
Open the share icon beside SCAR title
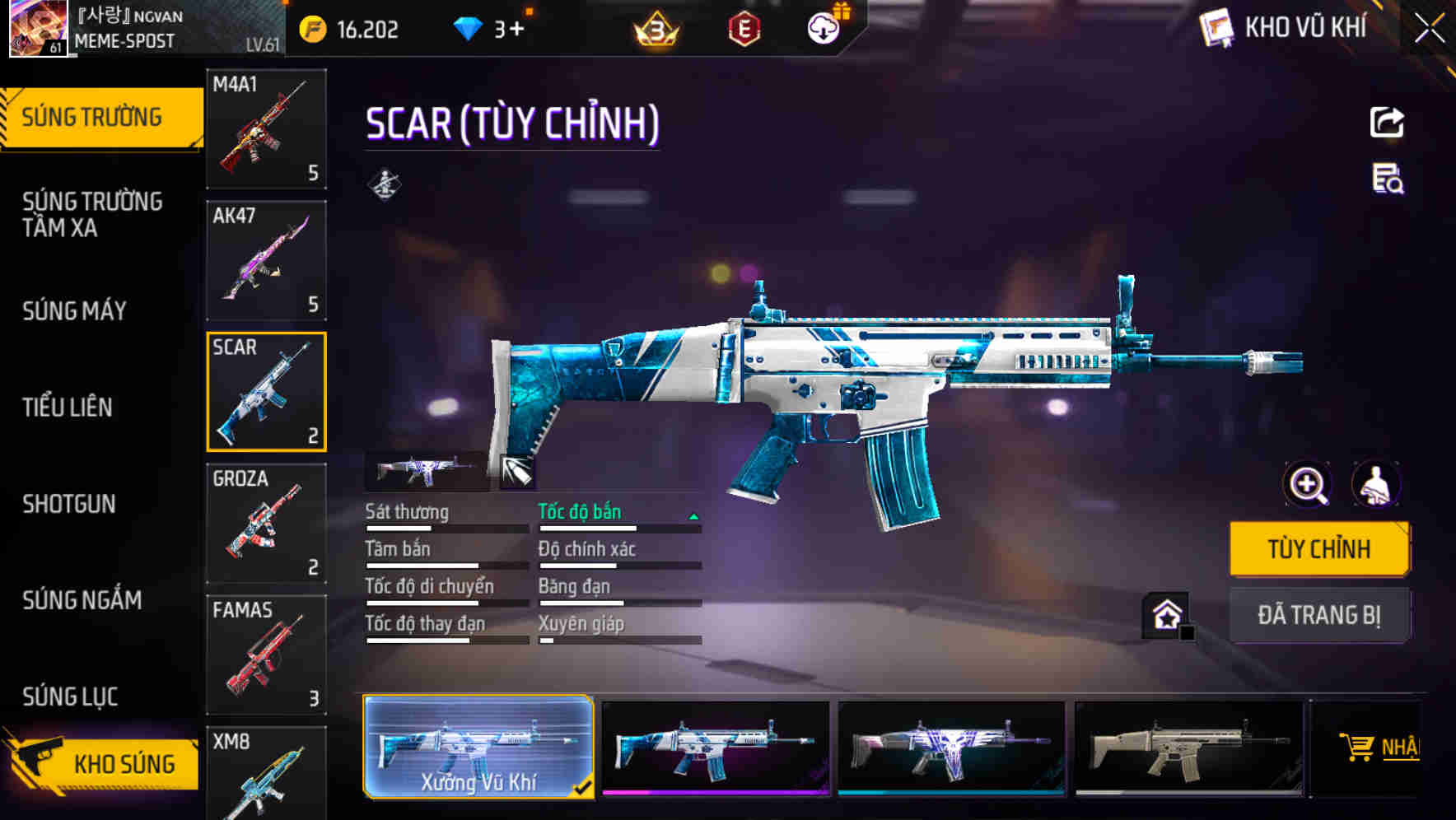click(1387, 122)
